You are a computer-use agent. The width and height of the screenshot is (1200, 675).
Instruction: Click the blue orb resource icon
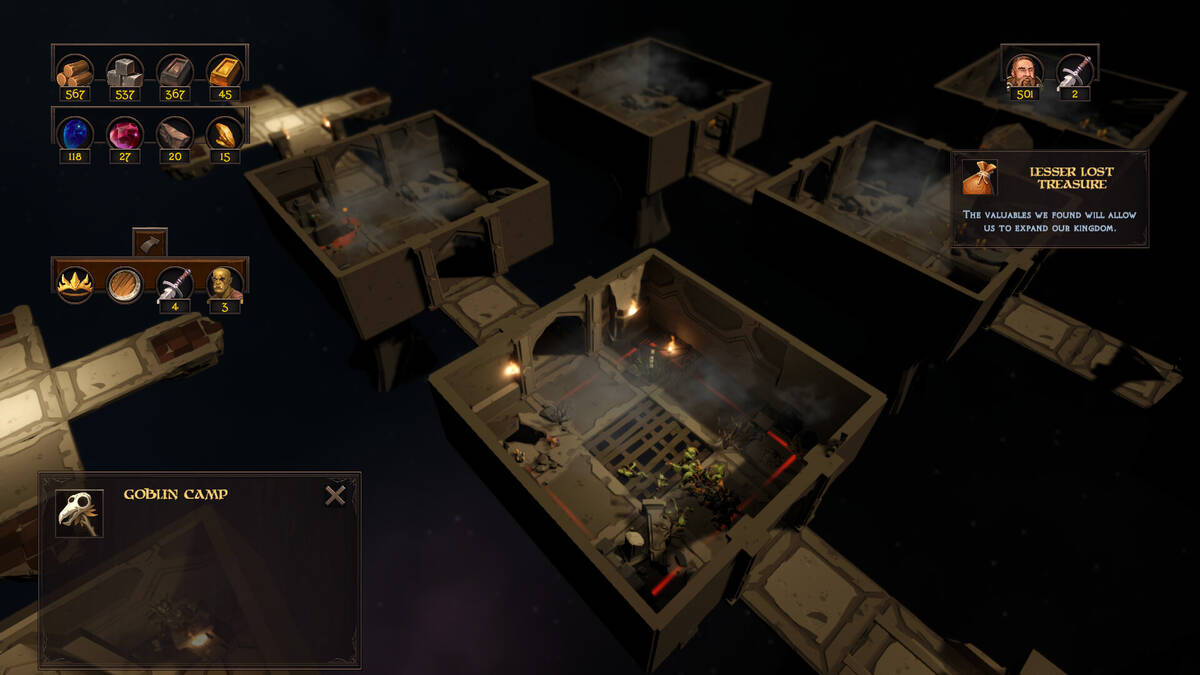[x=75, y=133]
